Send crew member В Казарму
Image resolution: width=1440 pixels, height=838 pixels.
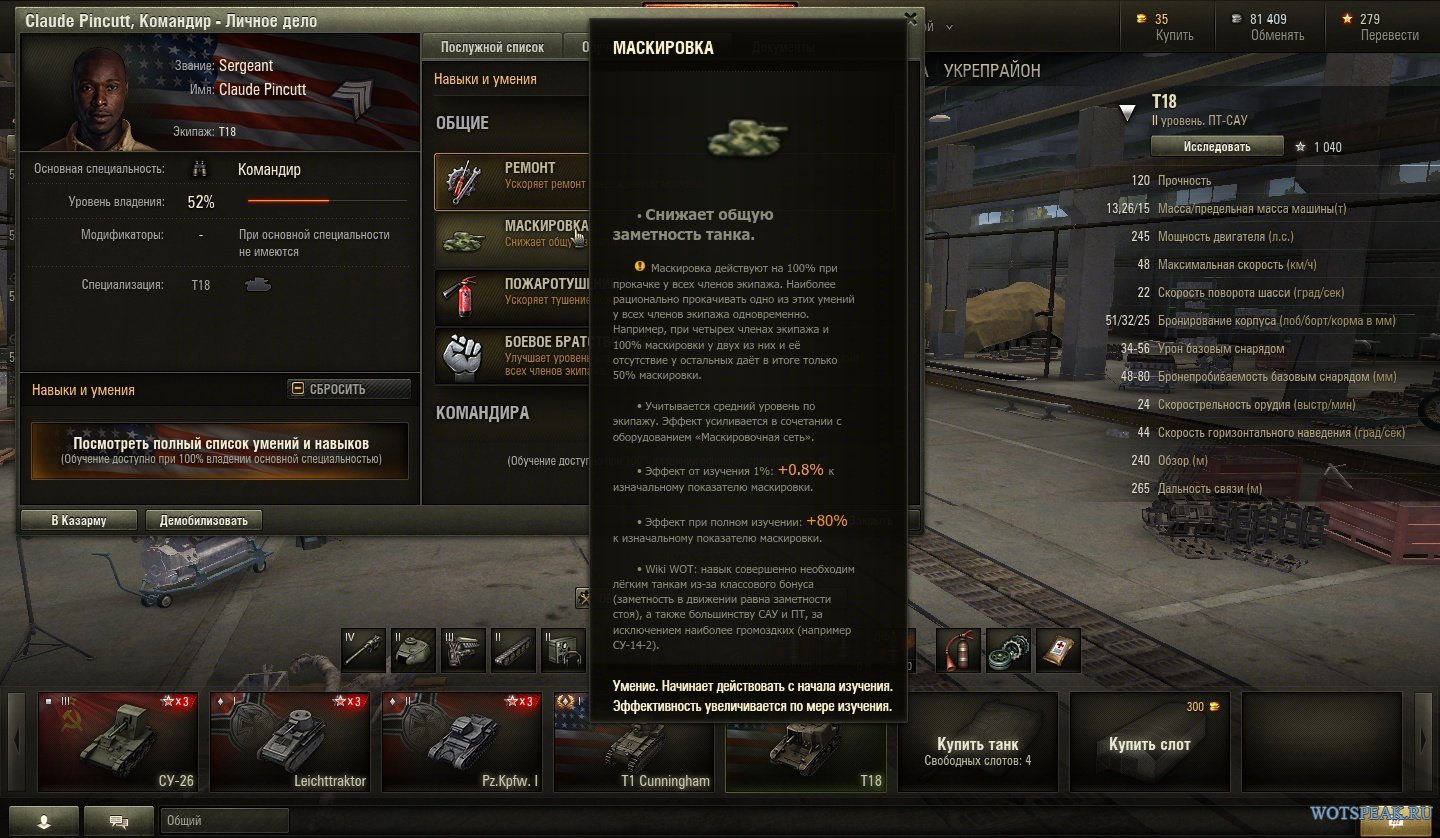[79, 520]
